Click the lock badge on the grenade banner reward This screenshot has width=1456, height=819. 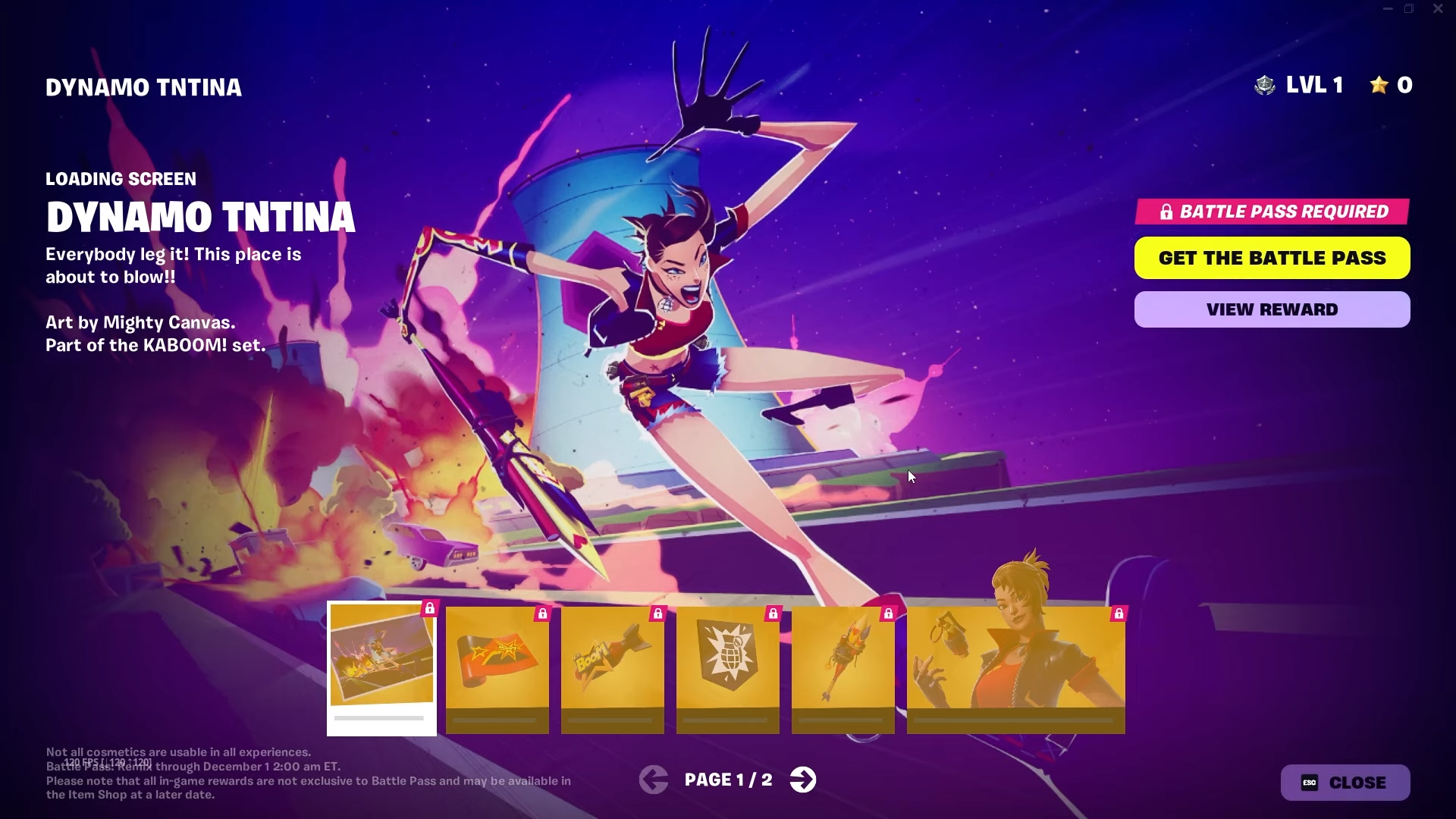(x=773, y=614)
